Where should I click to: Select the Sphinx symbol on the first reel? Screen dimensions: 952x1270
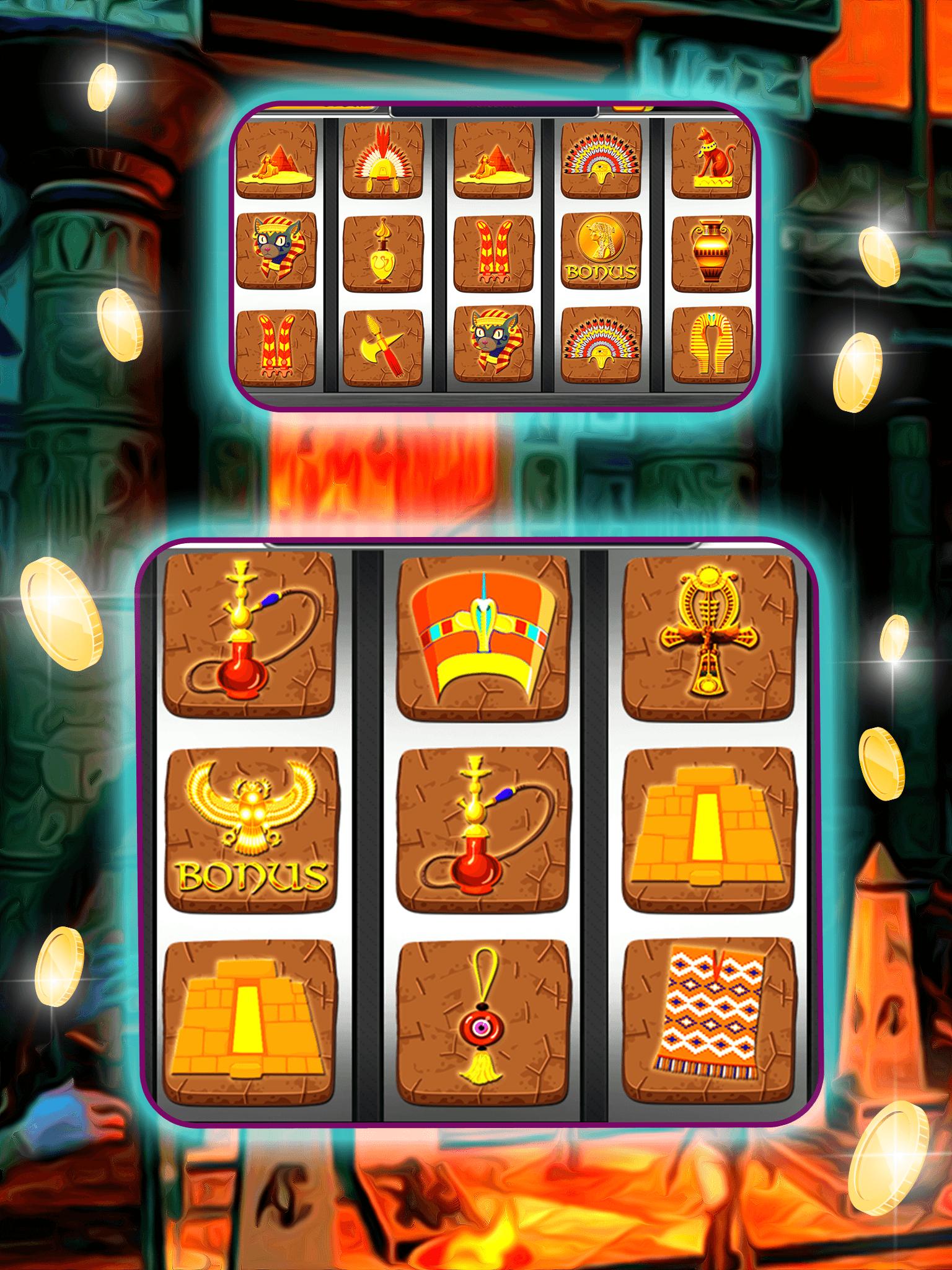pos(279,160)
